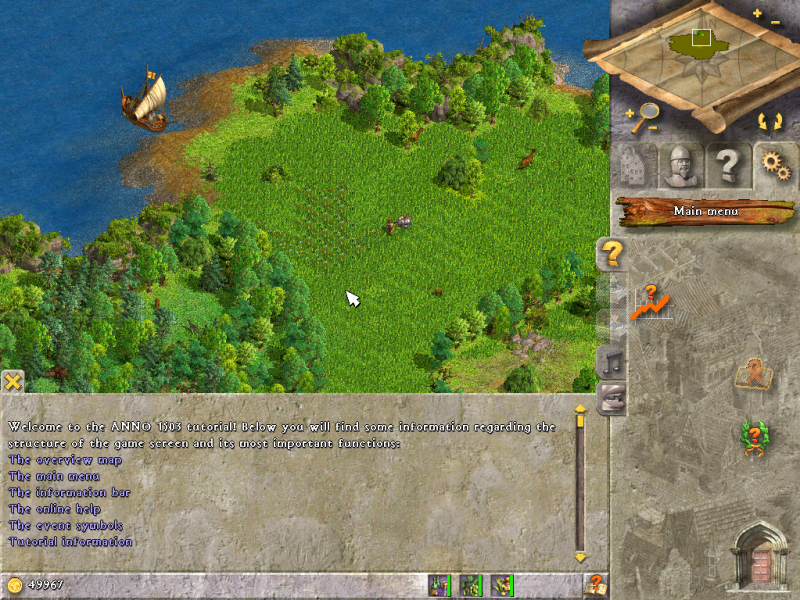
Task: Select "The online help" link
Action: coord(55,509)
